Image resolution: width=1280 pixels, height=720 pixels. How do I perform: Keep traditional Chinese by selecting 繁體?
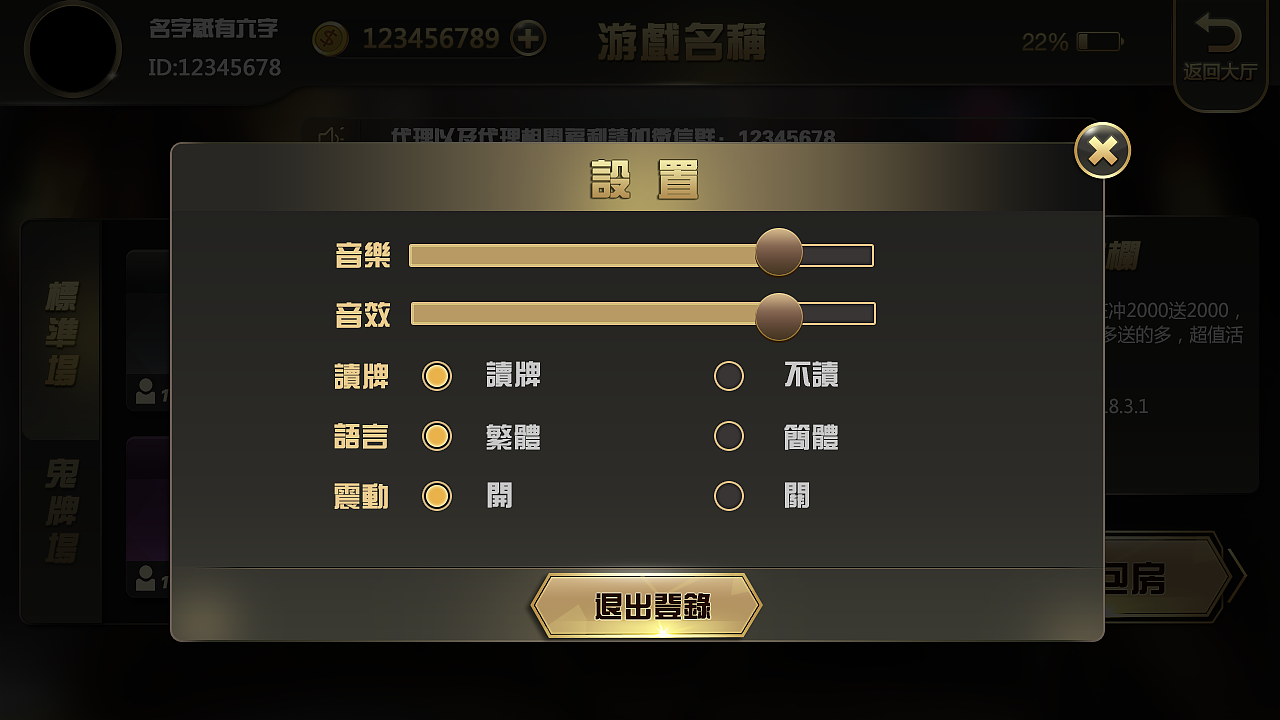437,436
